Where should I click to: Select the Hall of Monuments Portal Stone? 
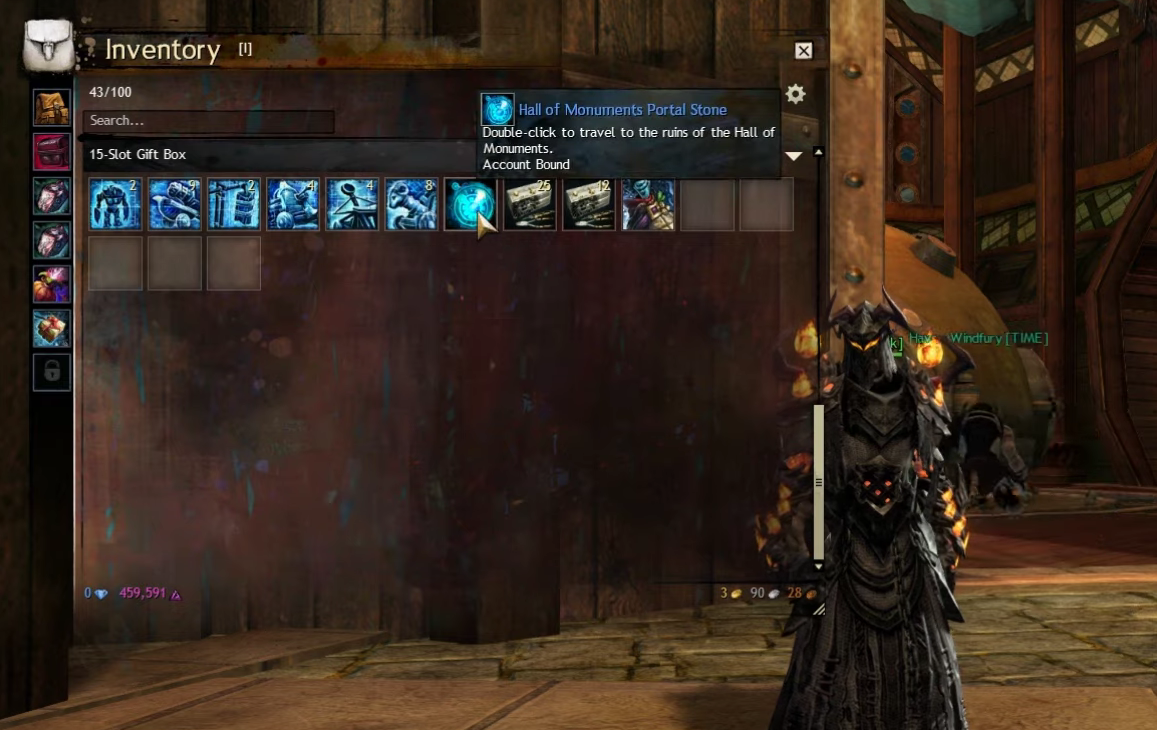[470, 204]
